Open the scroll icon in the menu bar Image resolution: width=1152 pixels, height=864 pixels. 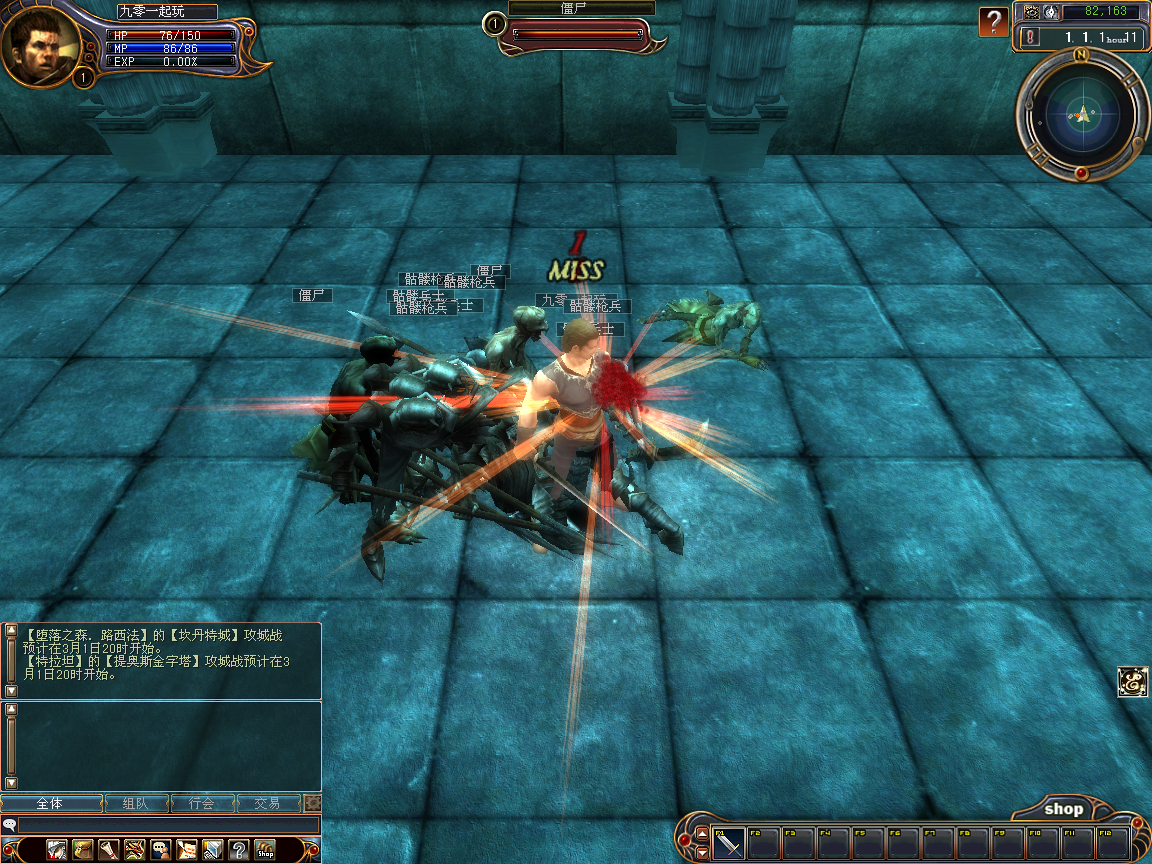click(109, 850)
